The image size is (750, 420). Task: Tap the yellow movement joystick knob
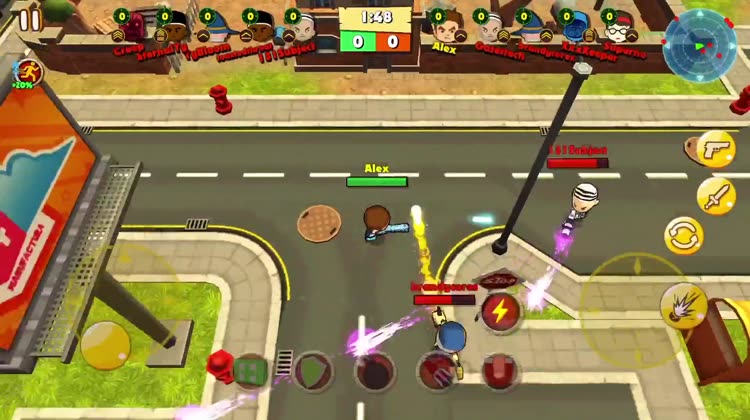pos(105,345)
